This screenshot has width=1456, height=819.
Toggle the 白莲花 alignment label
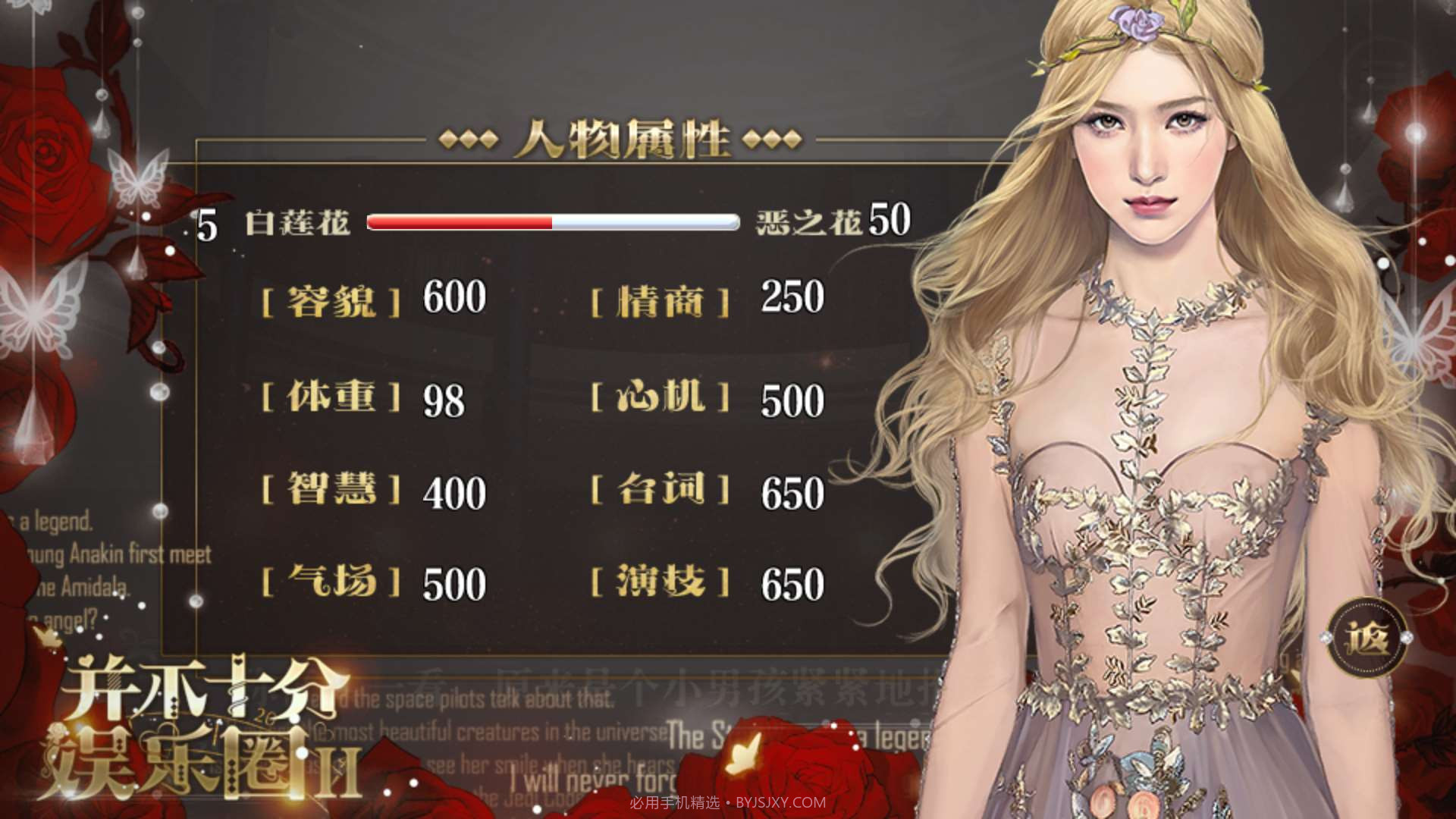296,222
